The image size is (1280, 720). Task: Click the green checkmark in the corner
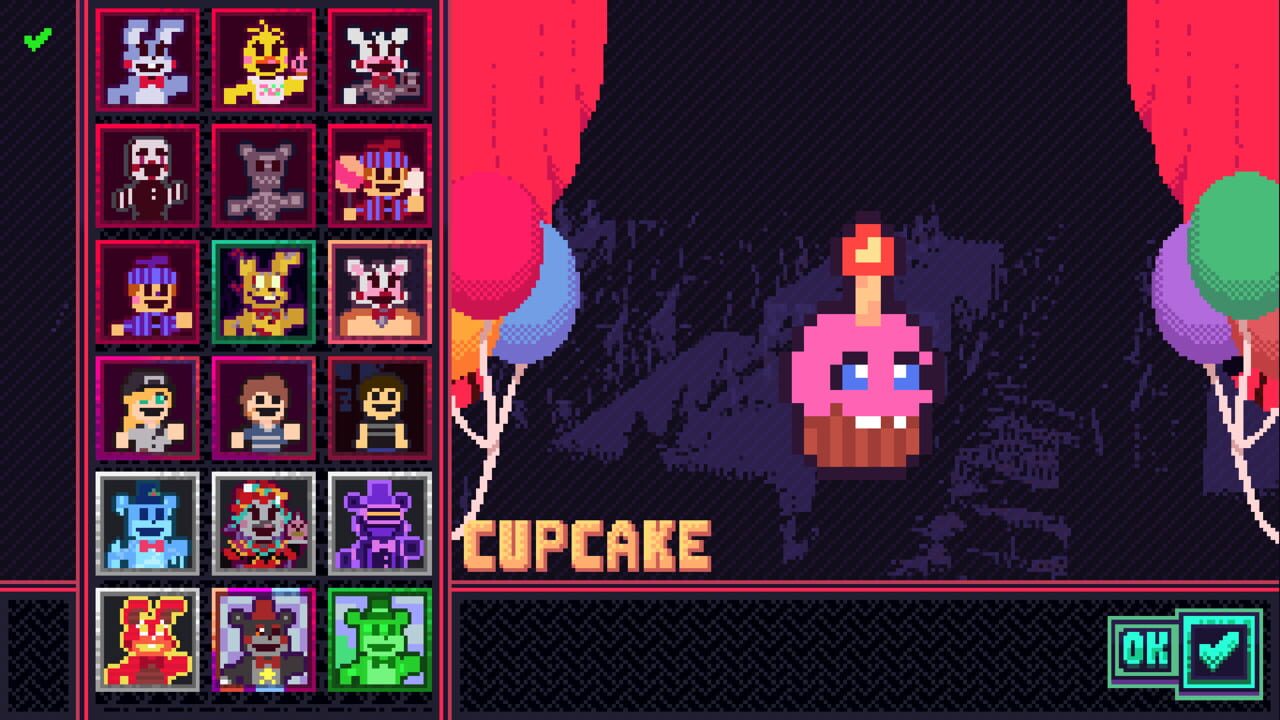[x=36, y=41]
